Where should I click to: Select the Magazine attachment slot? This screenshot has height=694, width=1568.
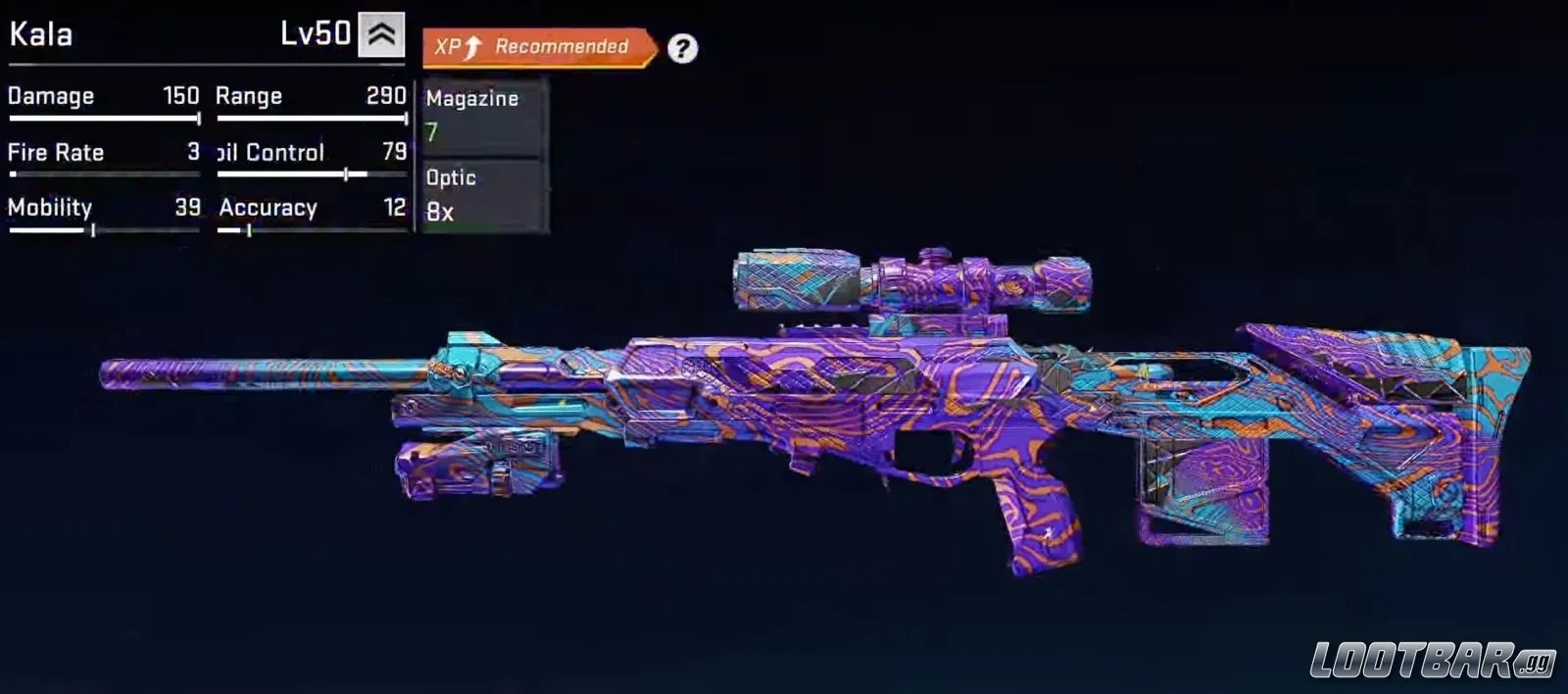click(x=482, y=117)
